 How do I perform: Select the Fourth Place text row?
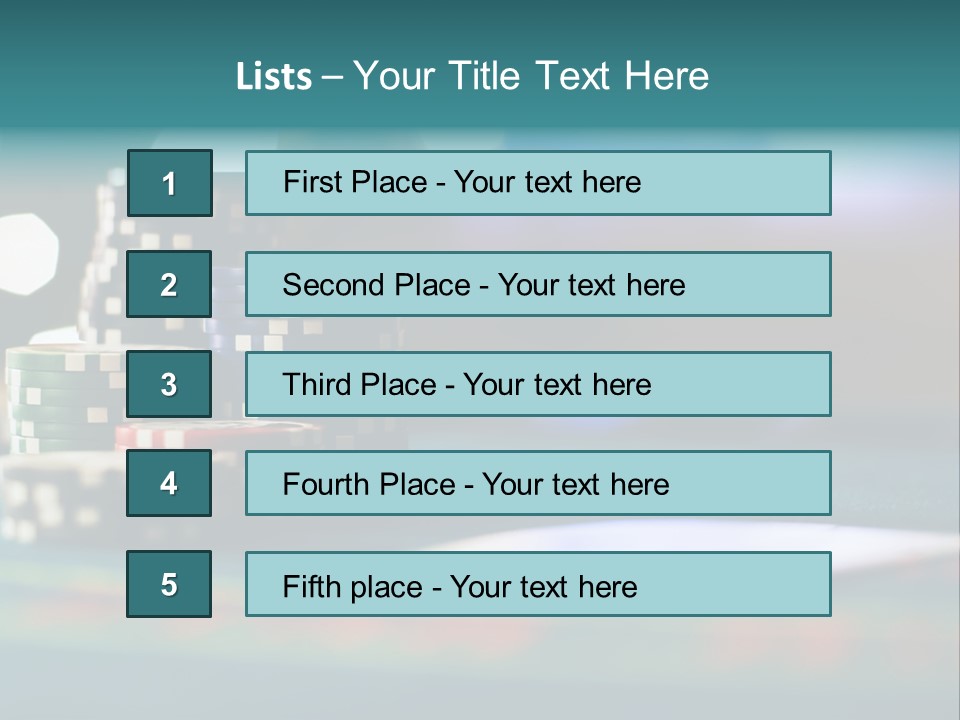pyautogui.click(x=538, y=483)
